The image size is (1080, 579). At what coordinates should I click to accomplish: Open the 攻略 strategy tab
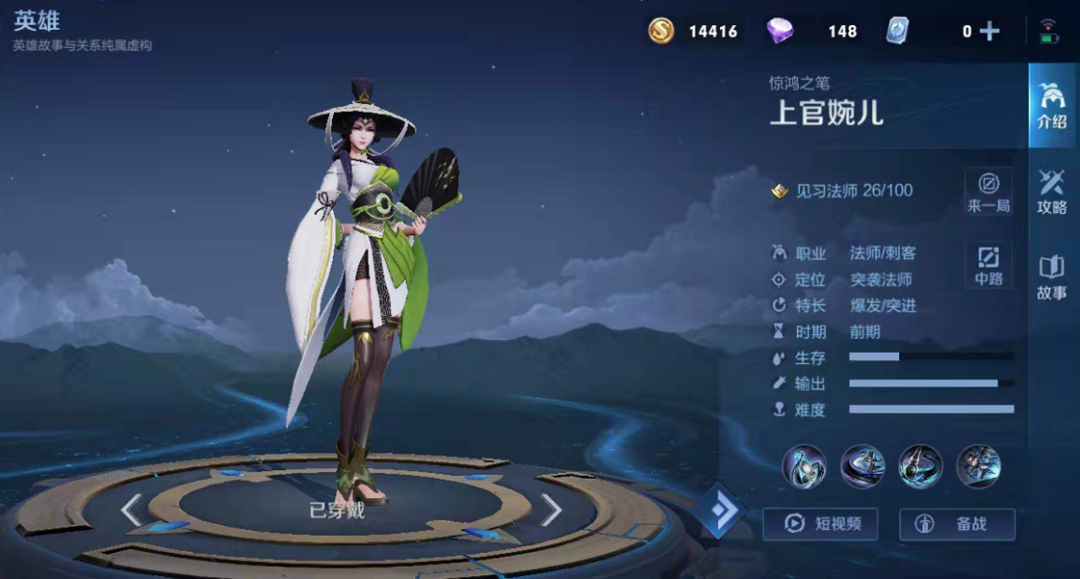point(1052,192)
